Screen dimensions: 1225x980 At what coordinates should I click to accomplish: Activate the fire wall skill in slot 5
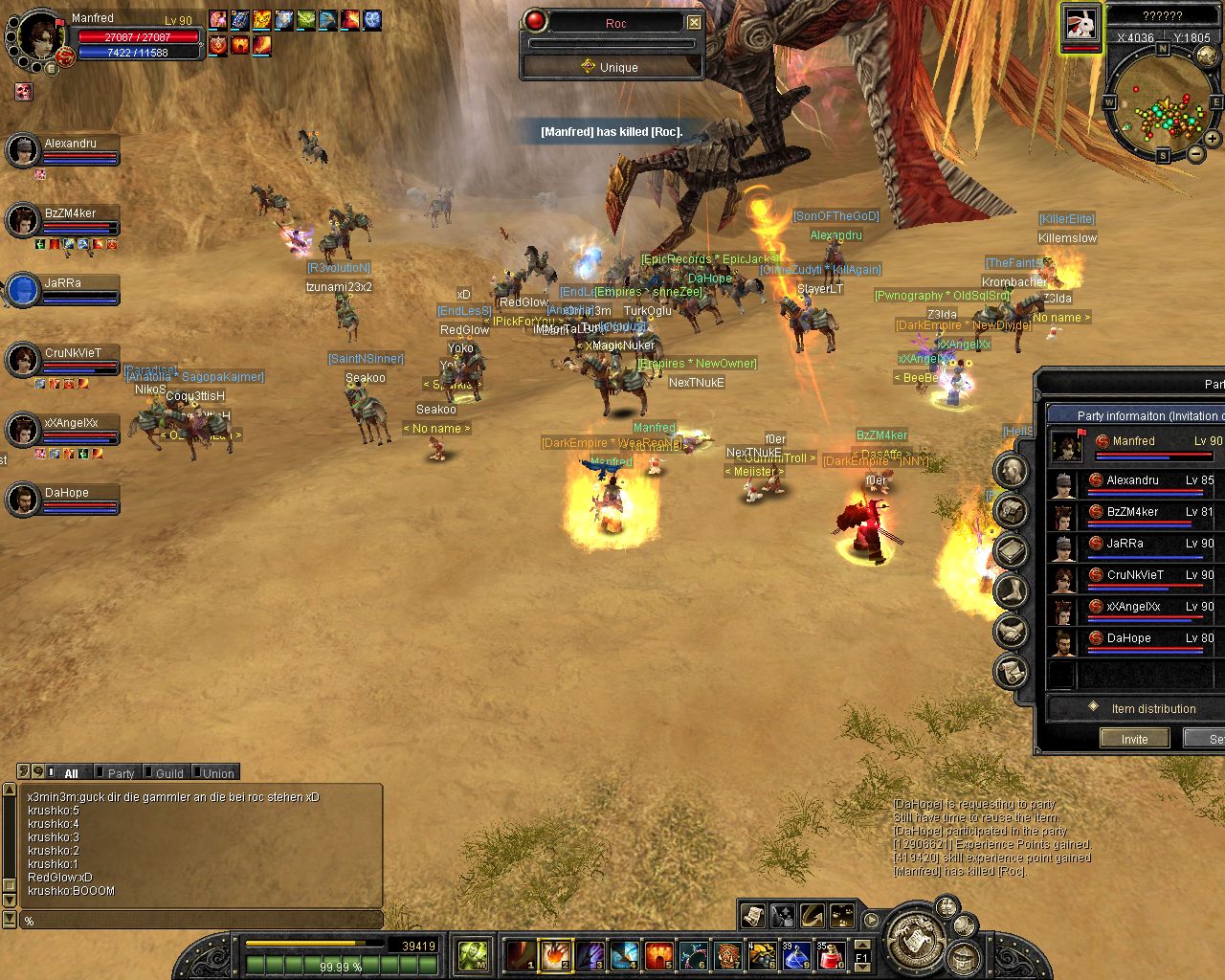pos(658,955)
